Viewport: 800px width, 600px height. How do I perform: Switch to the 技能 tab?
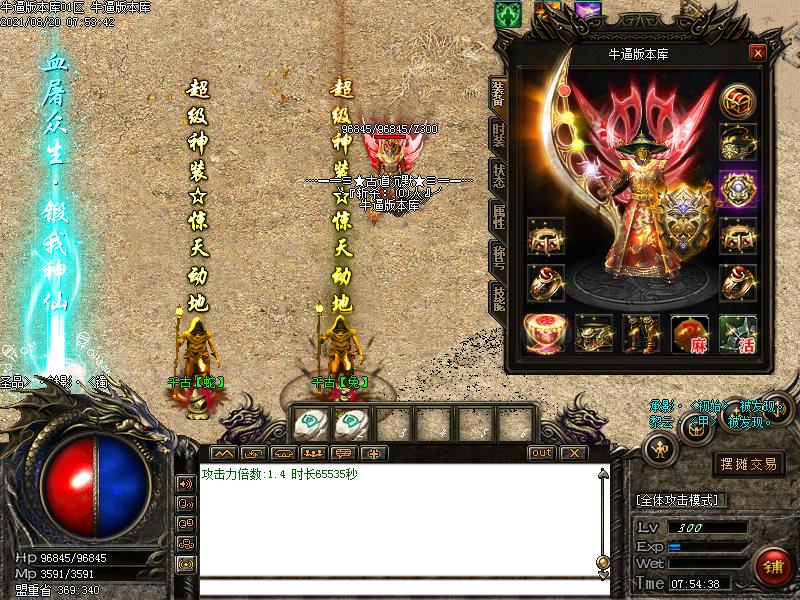(x=498, y=298)
